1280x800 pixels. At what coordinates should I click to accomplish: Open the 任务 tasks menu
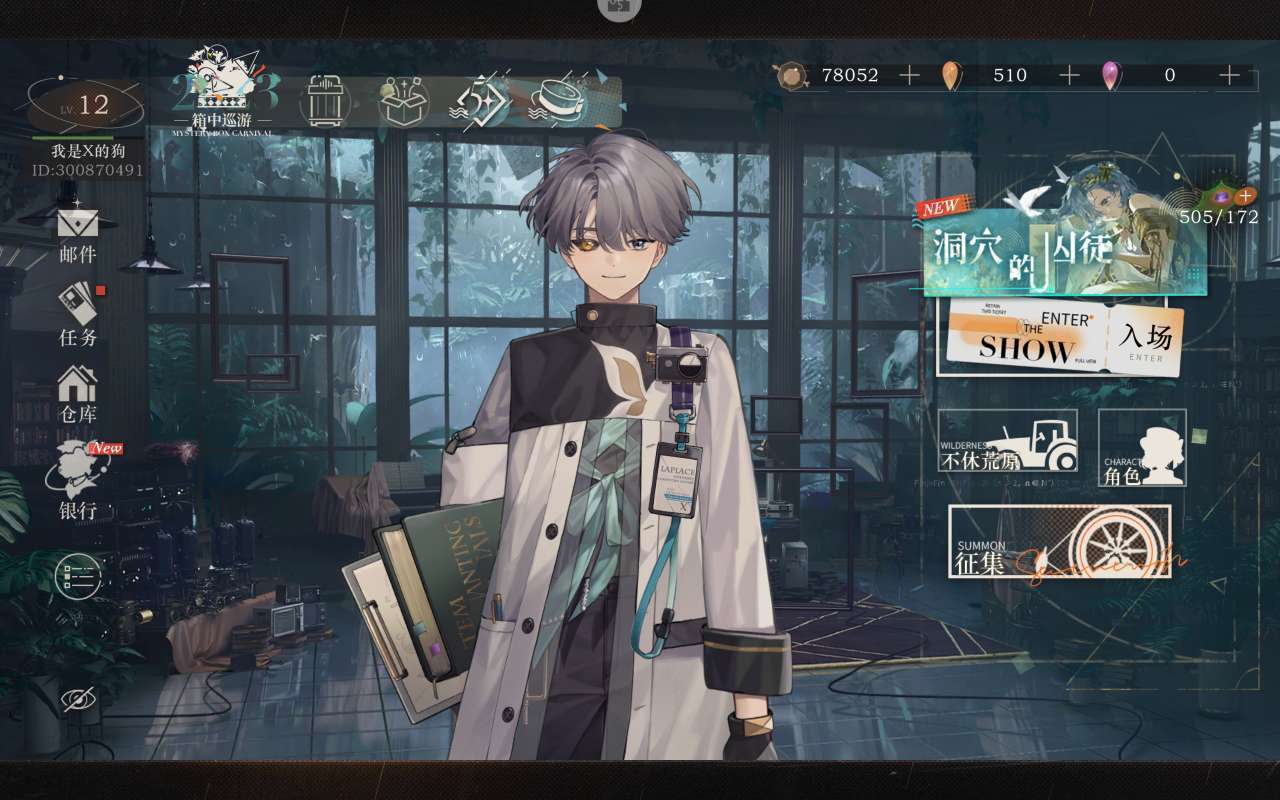[x=79, y=313]
